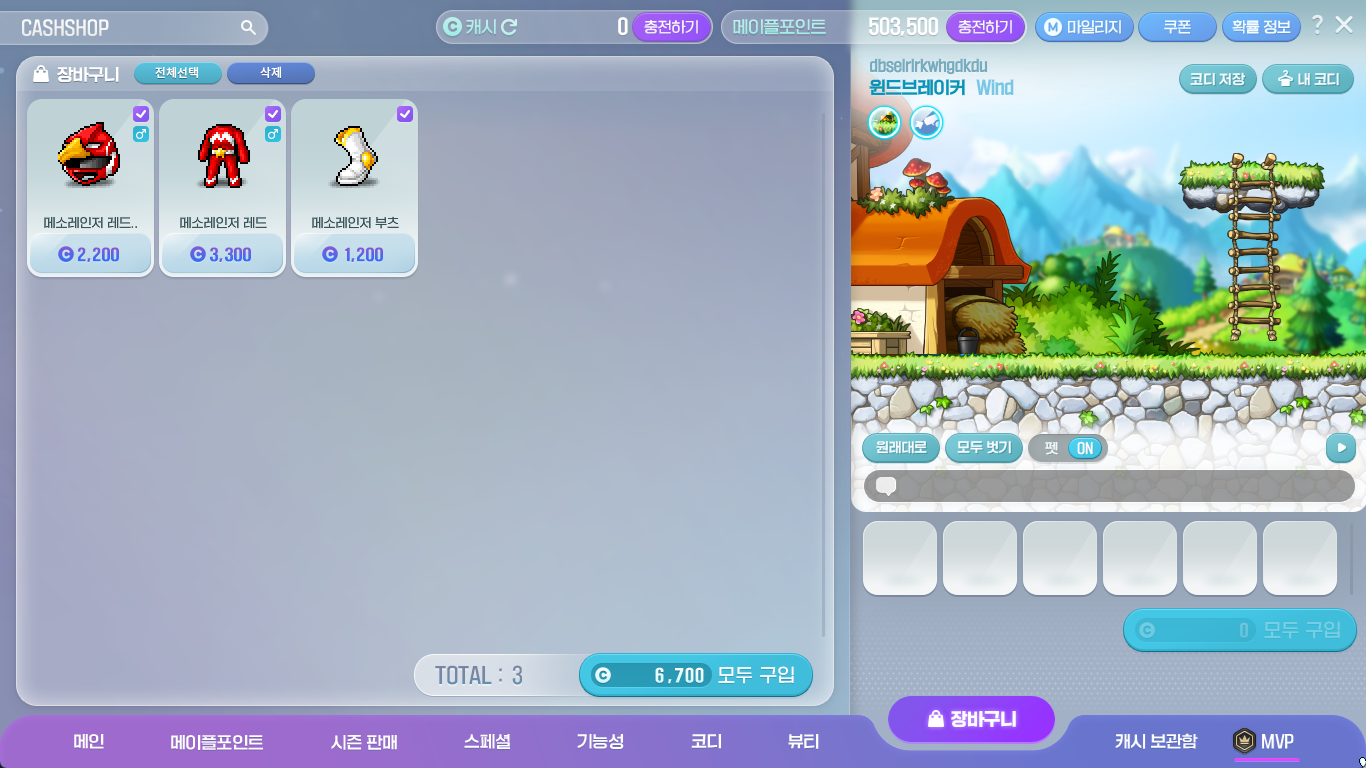1366x768 pixels.
Task: Delete selected cart items with 삭제
Action: [x=271, y=73]
